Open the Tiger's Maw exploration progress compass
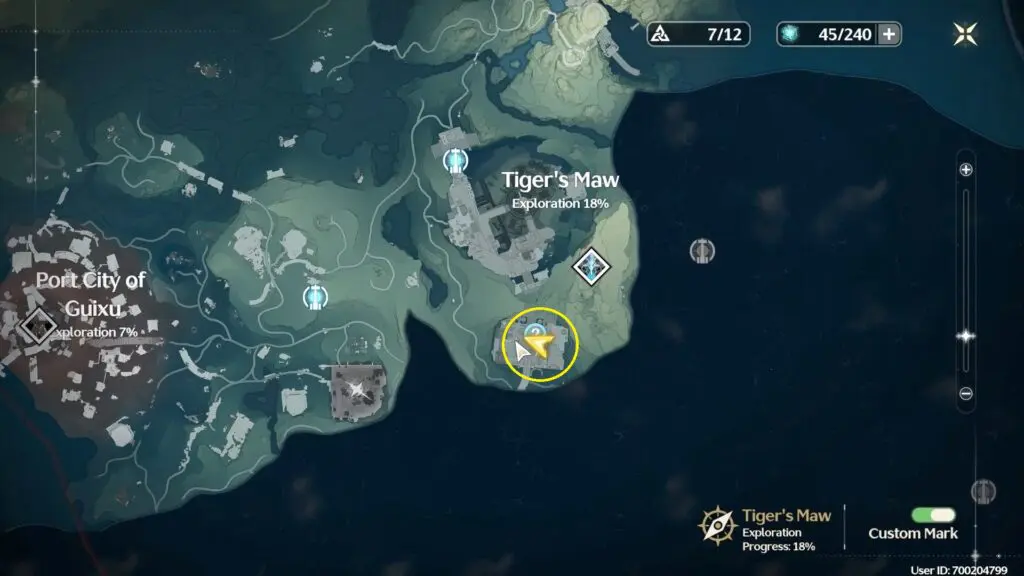The height and width of the screenshot is (576, 1024). point(717,525)
